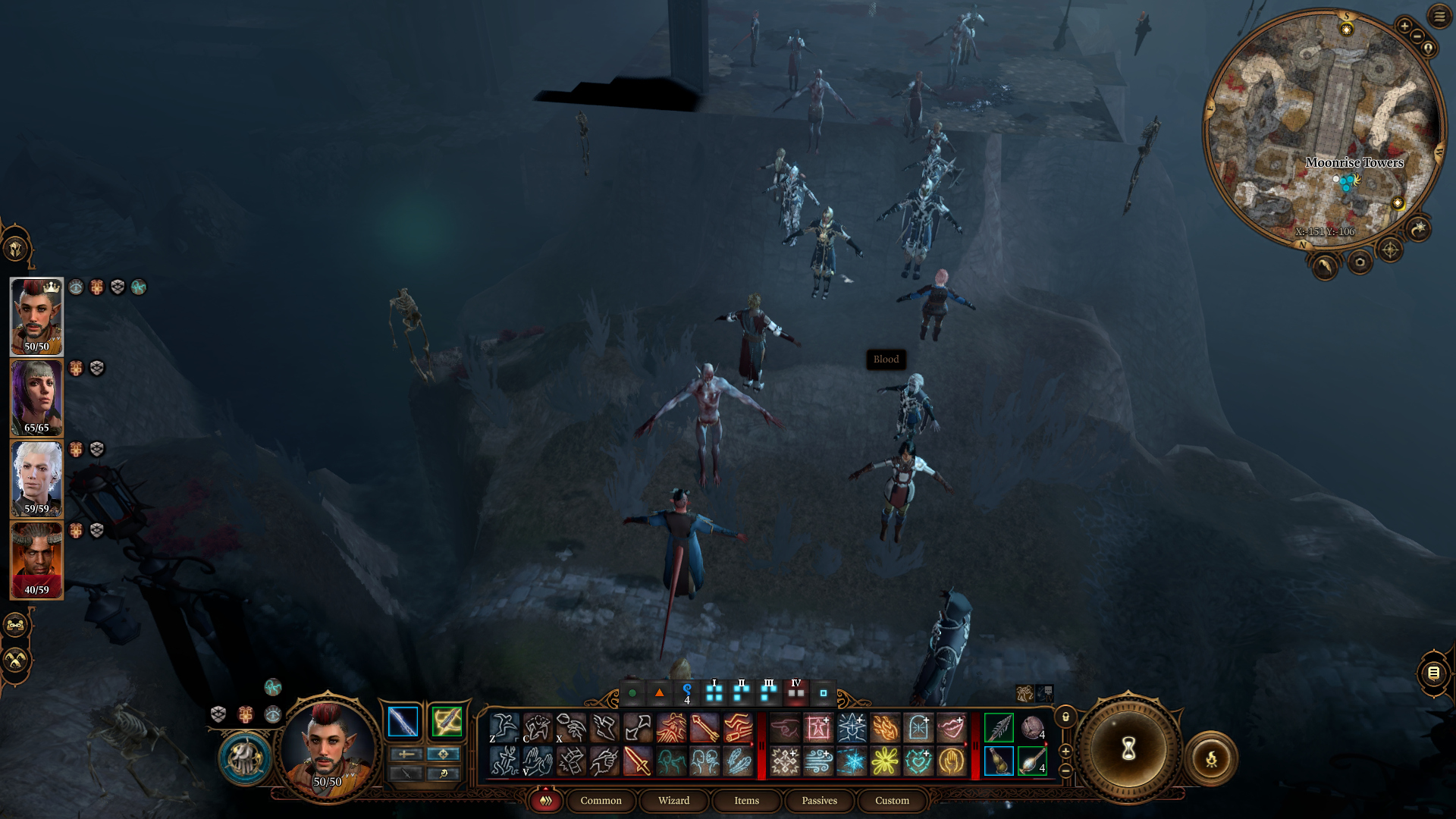Click the hourglass end turn button
This screenshot has width=1456, height=819.
tap(1128, 750)
